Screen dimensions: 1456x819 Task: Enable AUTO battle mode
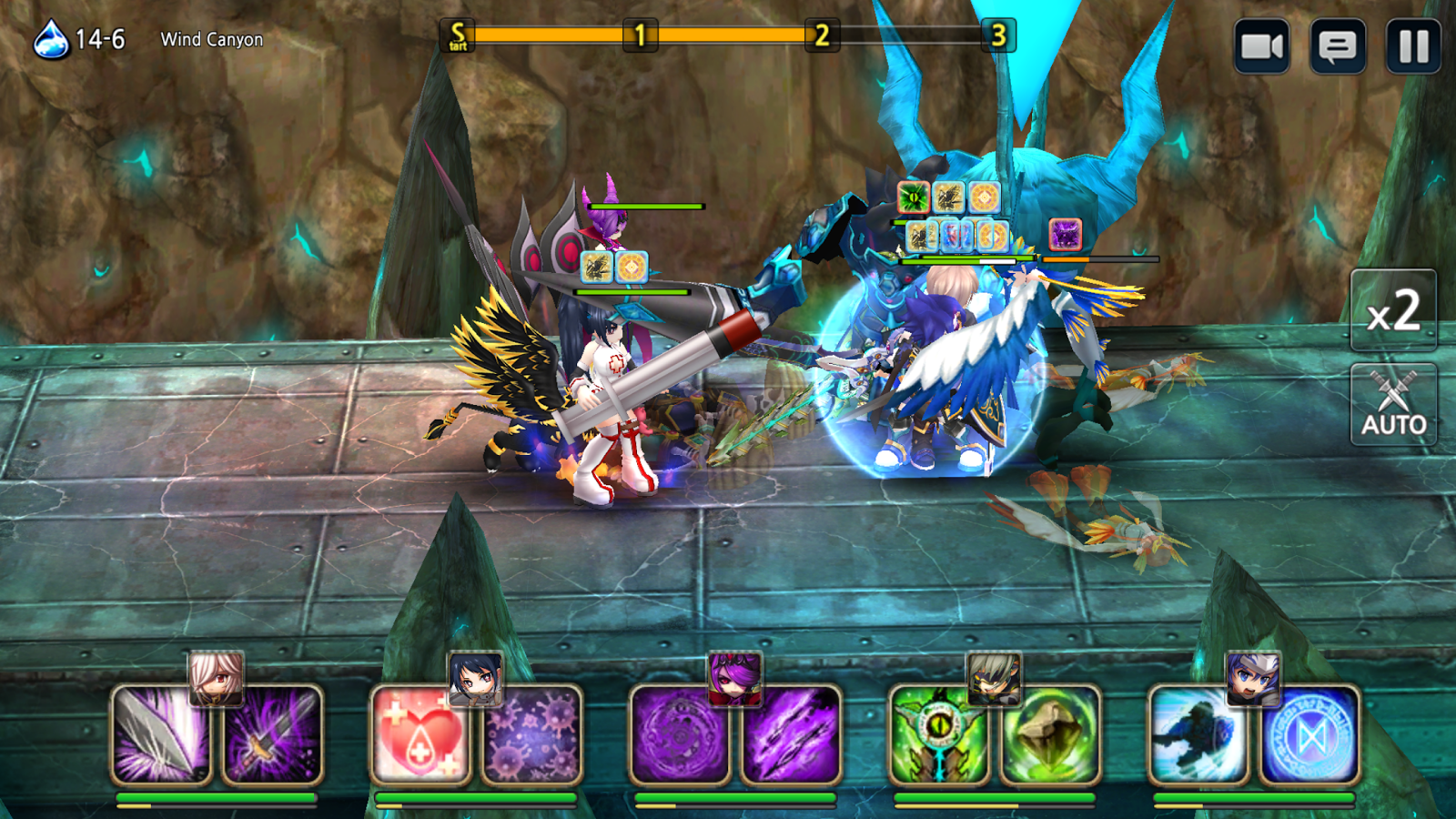[1393, 405]
